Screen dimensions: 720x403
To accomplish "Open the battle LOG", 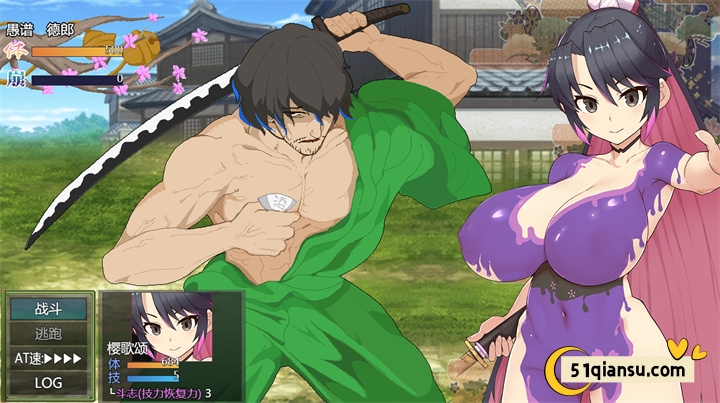I will point(48,382).
